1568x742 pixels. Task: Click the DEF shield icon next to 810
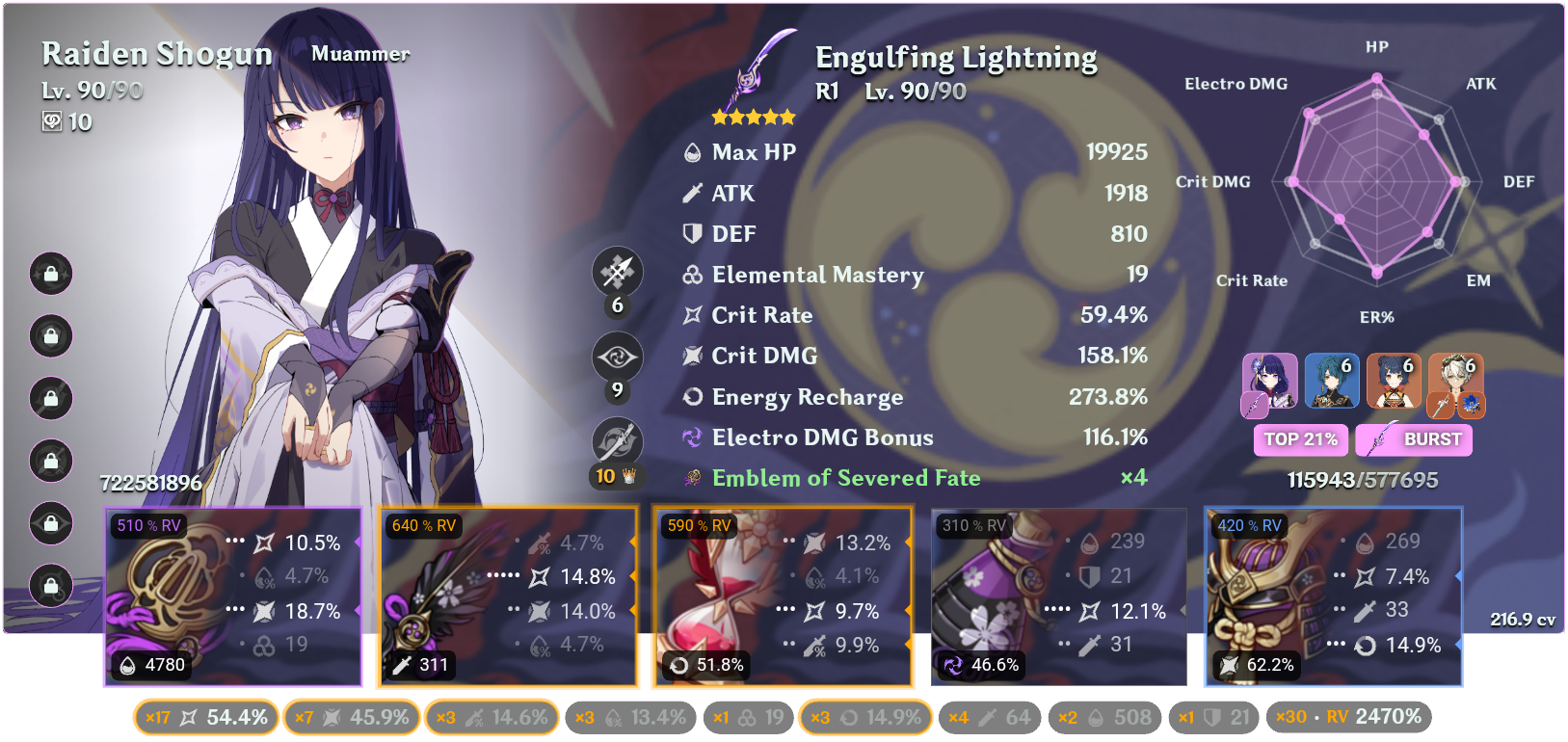tap(690, 233)
